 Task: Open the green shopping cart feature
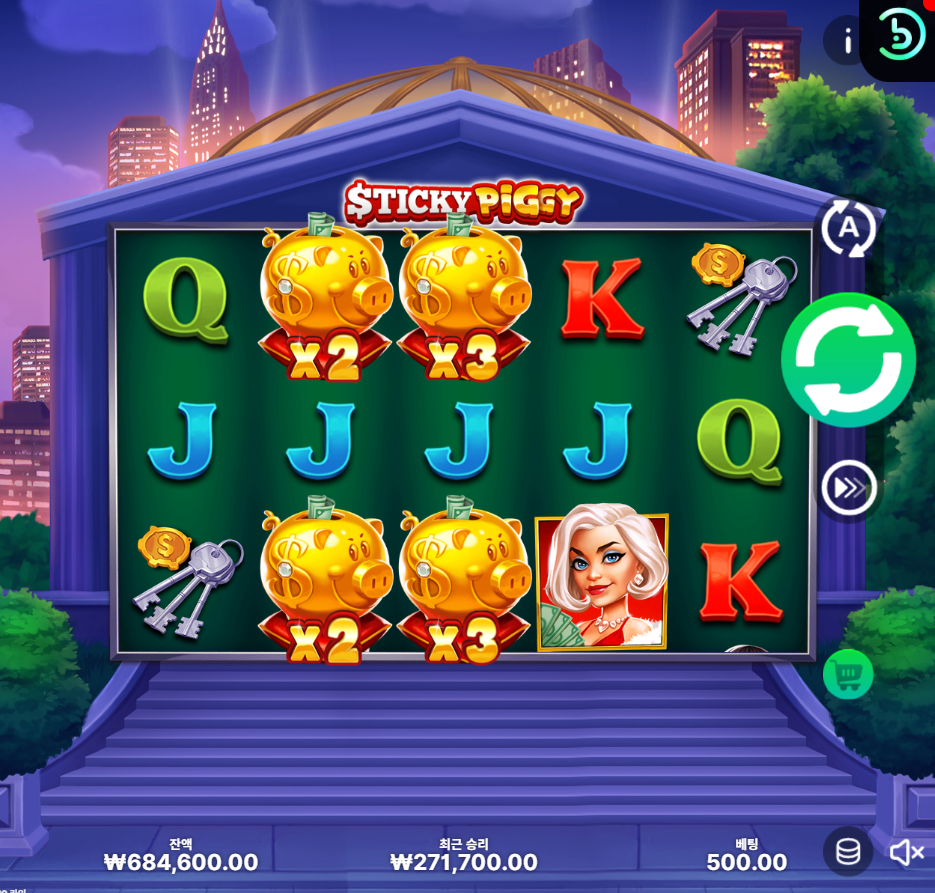[848, 675]
